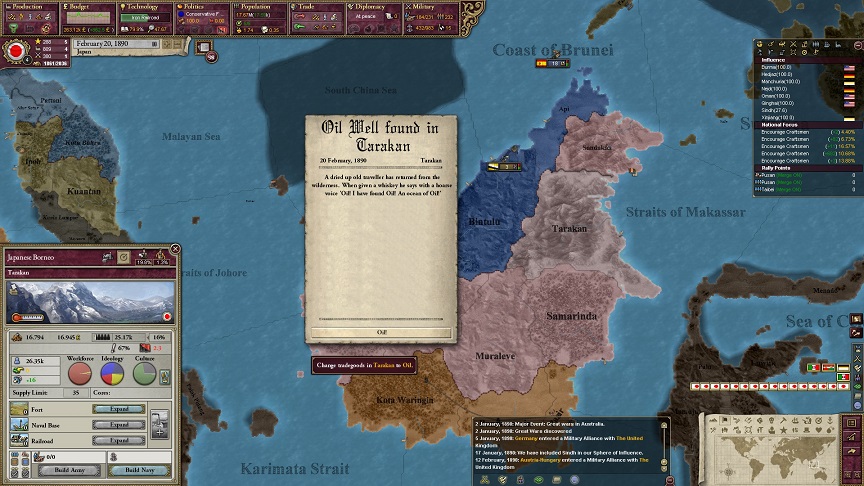Close the Japanese Borneo province panel
The image size is (864, 486).
click(x=175, y=249)
